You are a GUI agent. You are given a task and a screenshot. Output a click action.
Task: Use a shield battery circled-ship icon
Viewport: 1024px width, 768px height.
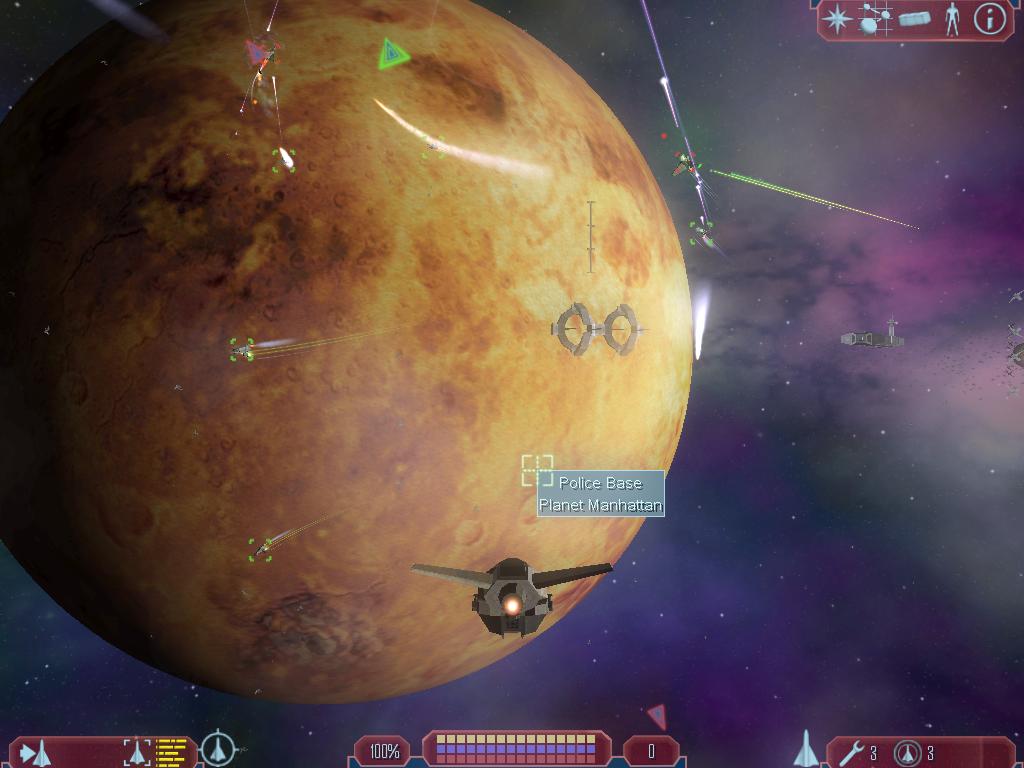tap(906, 752)
